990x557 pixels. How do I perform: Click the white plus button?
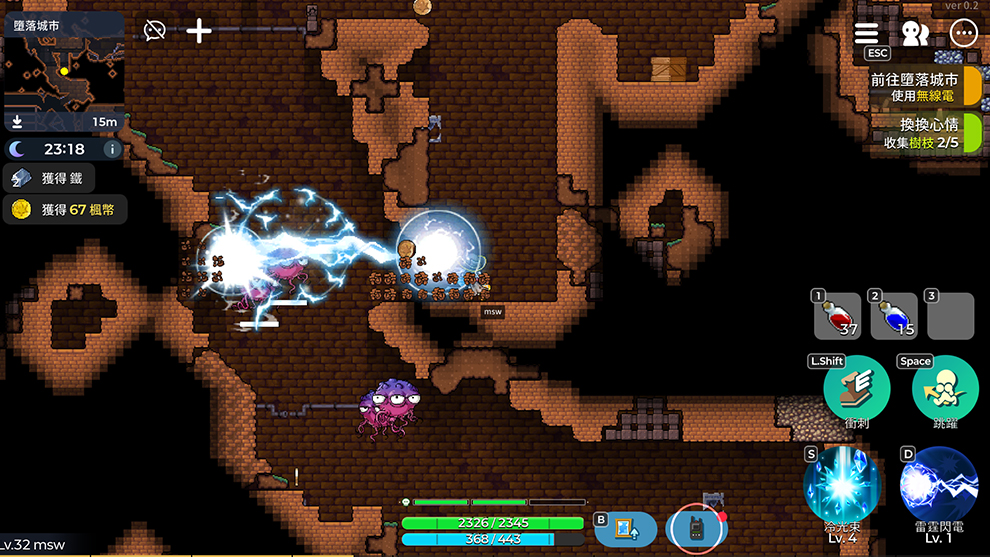pyautogui.click(x=200, y=30)
